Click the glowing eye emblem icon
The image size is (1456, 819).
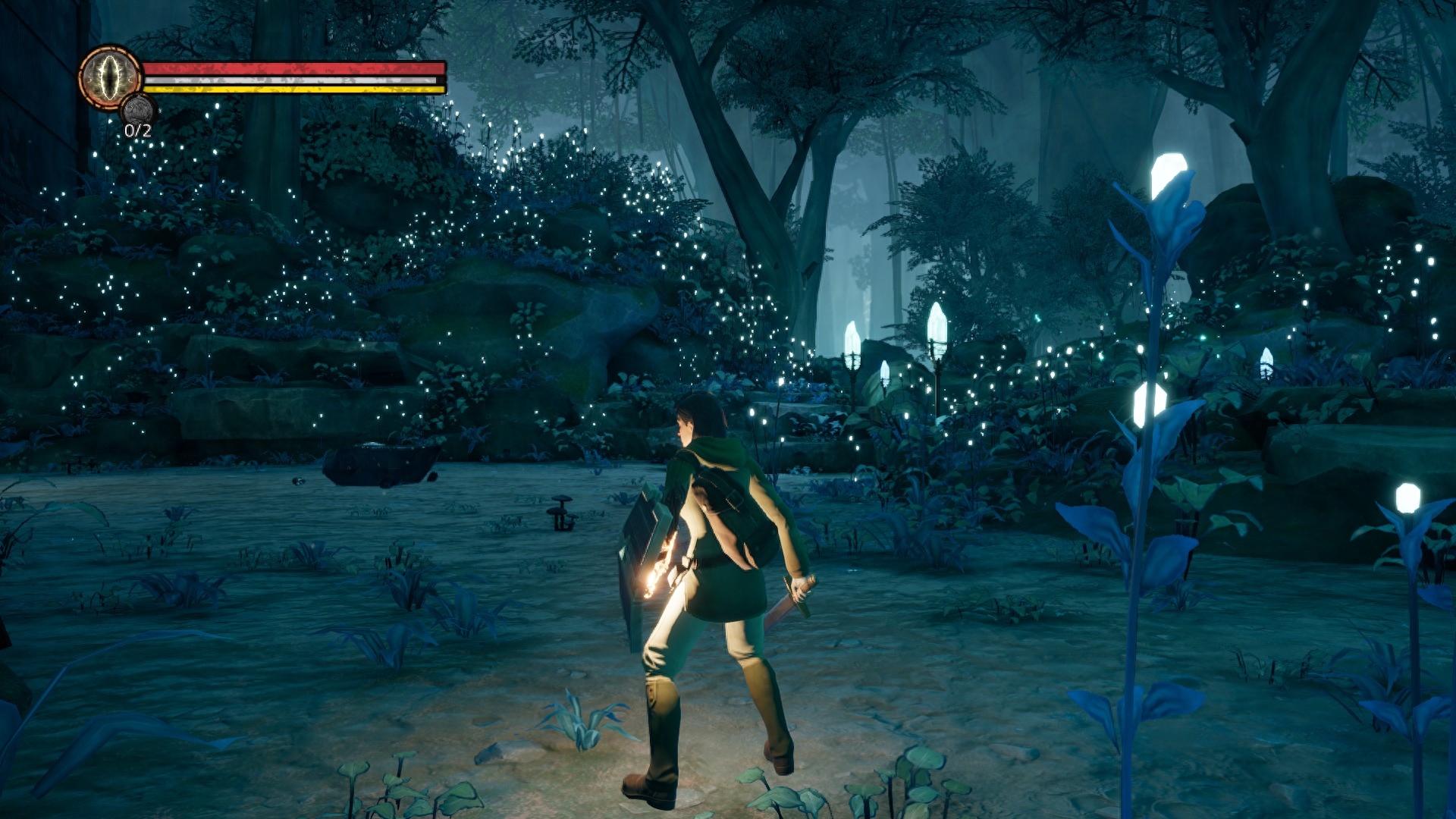pyautogui.click(x=110, y=77)
